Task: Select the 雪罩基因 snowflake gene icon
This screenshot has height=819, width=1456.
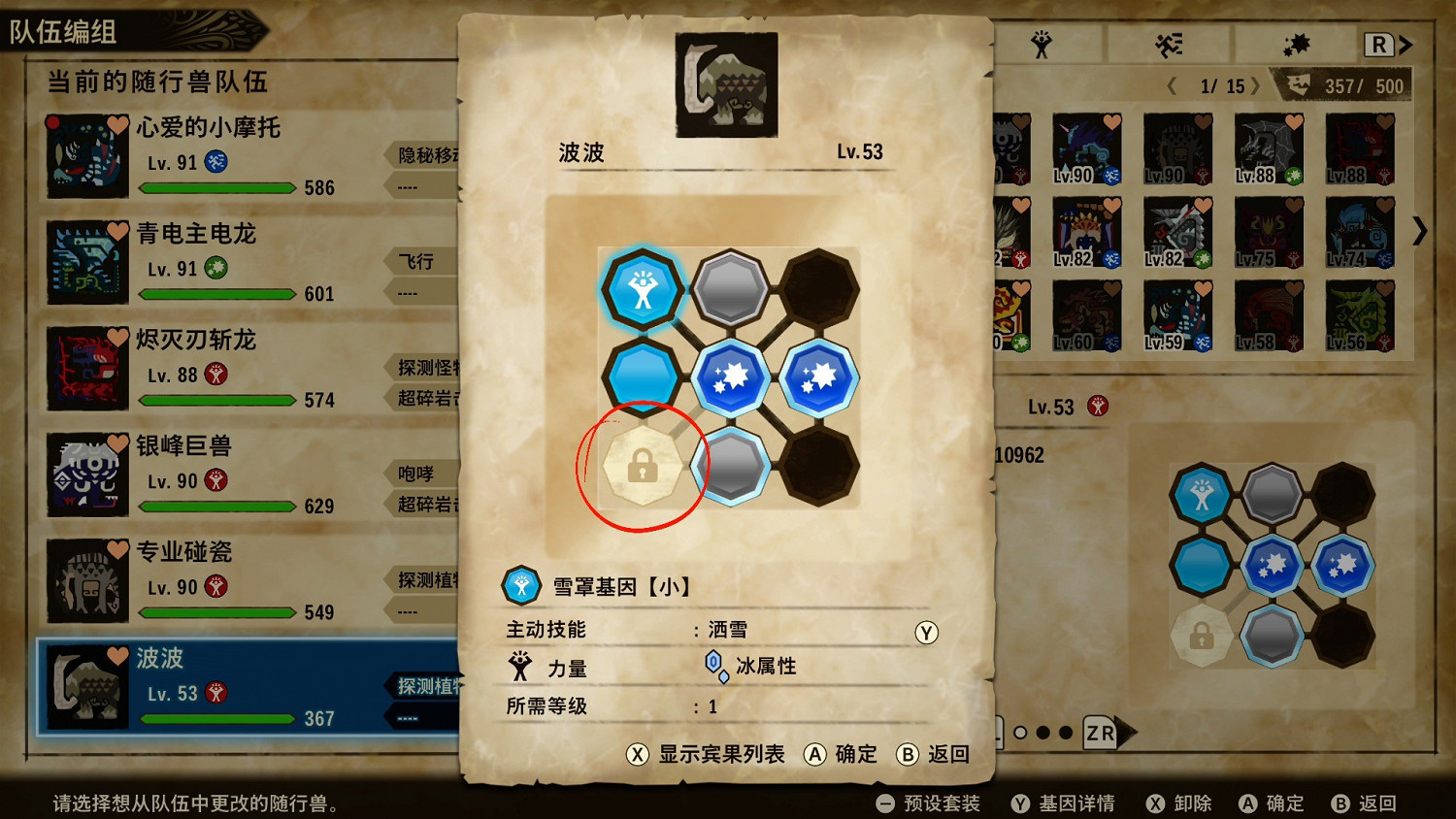Action: coord(521,585)
